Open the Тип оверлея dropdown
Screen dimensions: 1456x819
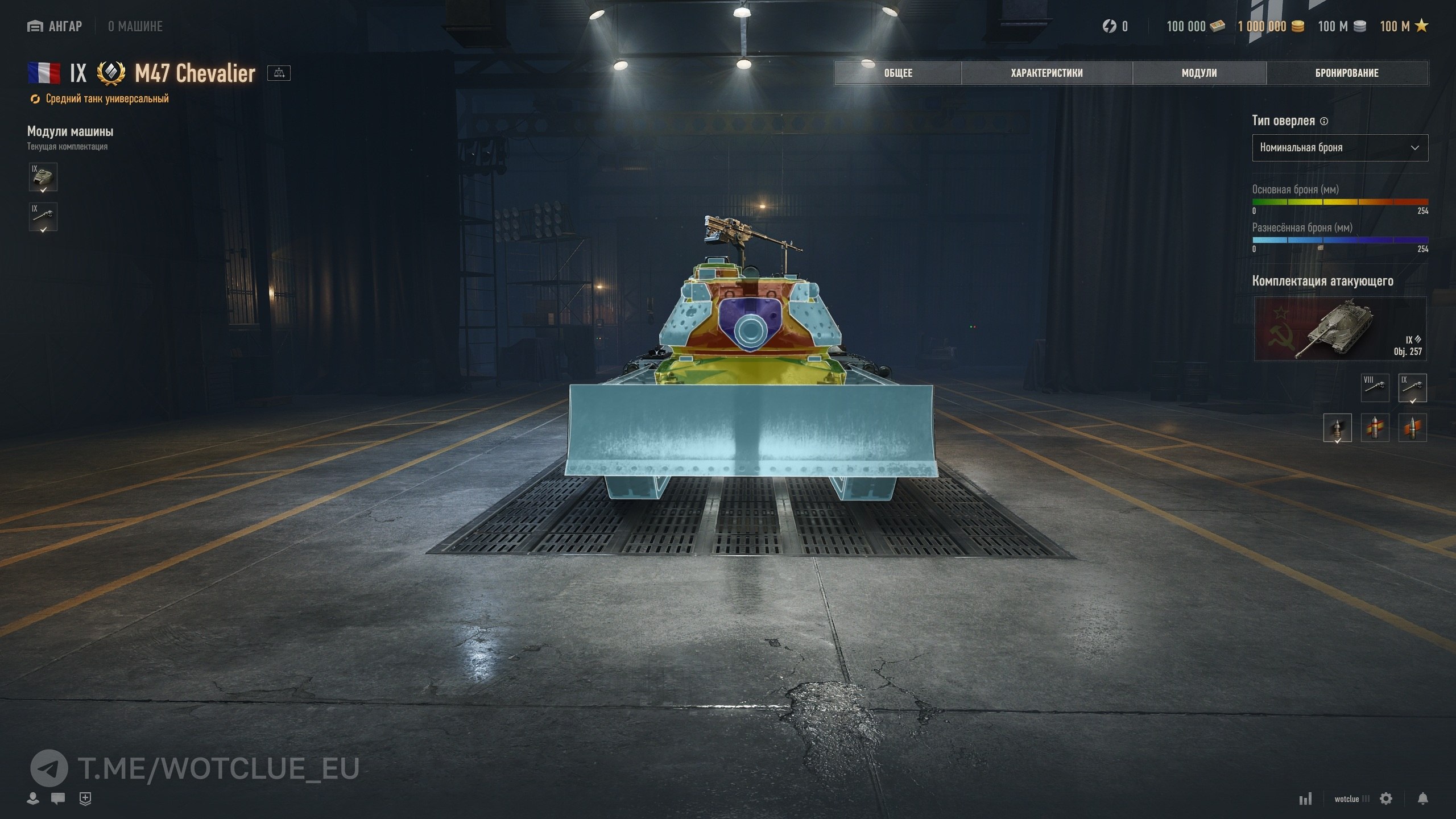[x=1339, y=148]
